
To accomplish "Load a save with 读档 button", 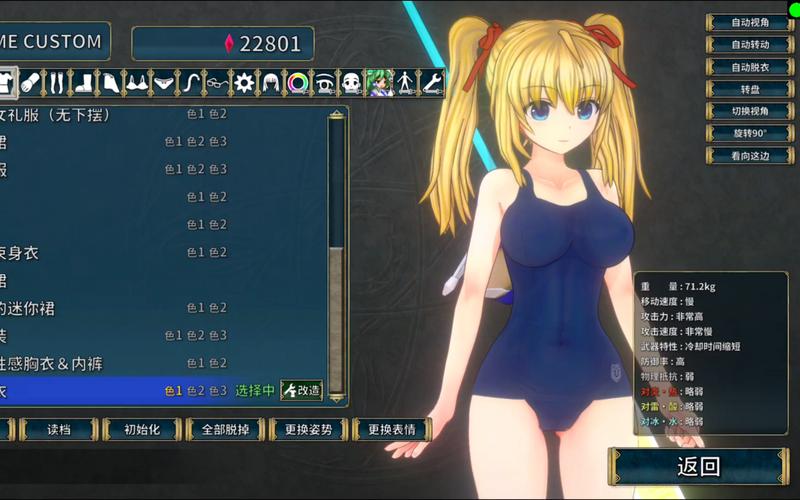I will coord(59,430).
